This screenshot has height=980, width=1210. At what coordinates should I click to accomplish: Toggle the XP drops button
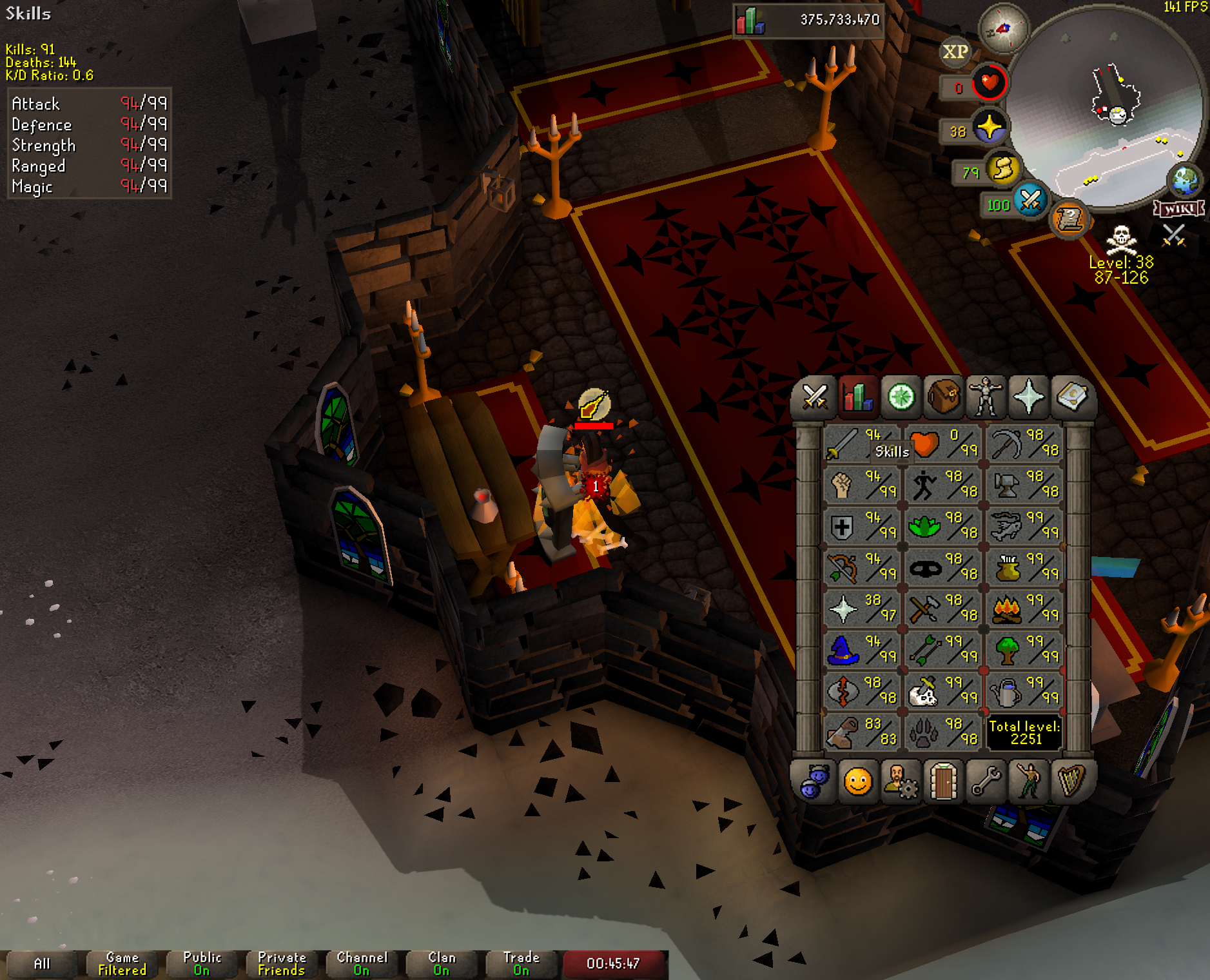(x=955, y=52)
